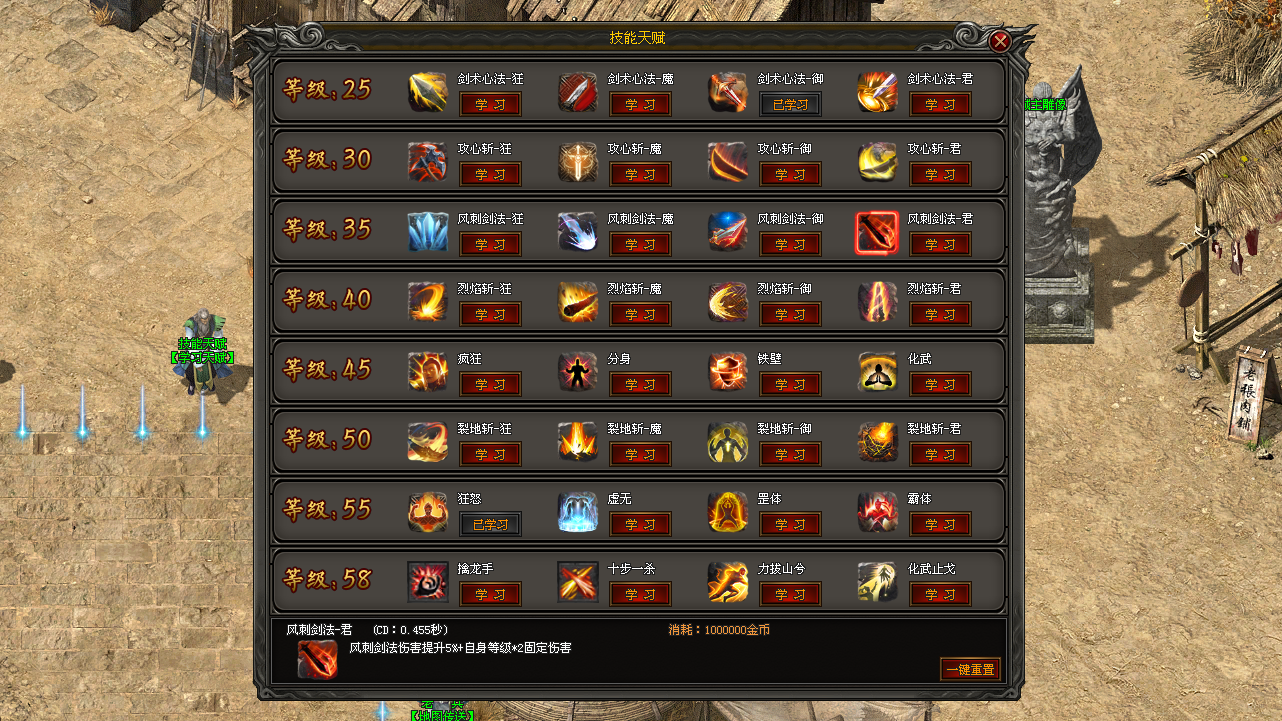
Task: Click the 霸体 skill icon in level 55 row
Action: [877, 513]
